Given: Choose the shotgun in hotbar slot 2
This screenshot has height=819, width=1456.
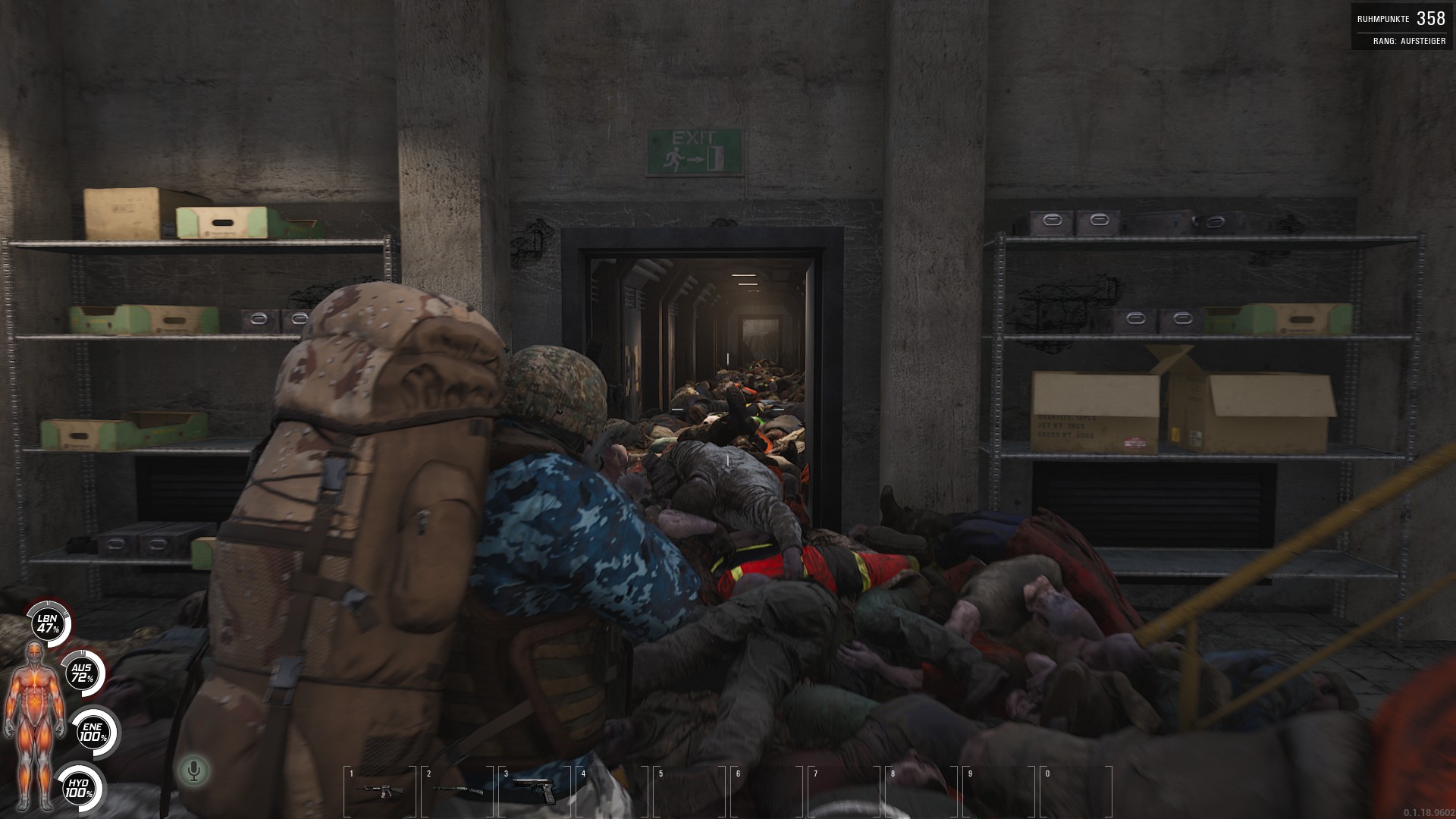Looking at the screenshot, I should coord(457,791).
